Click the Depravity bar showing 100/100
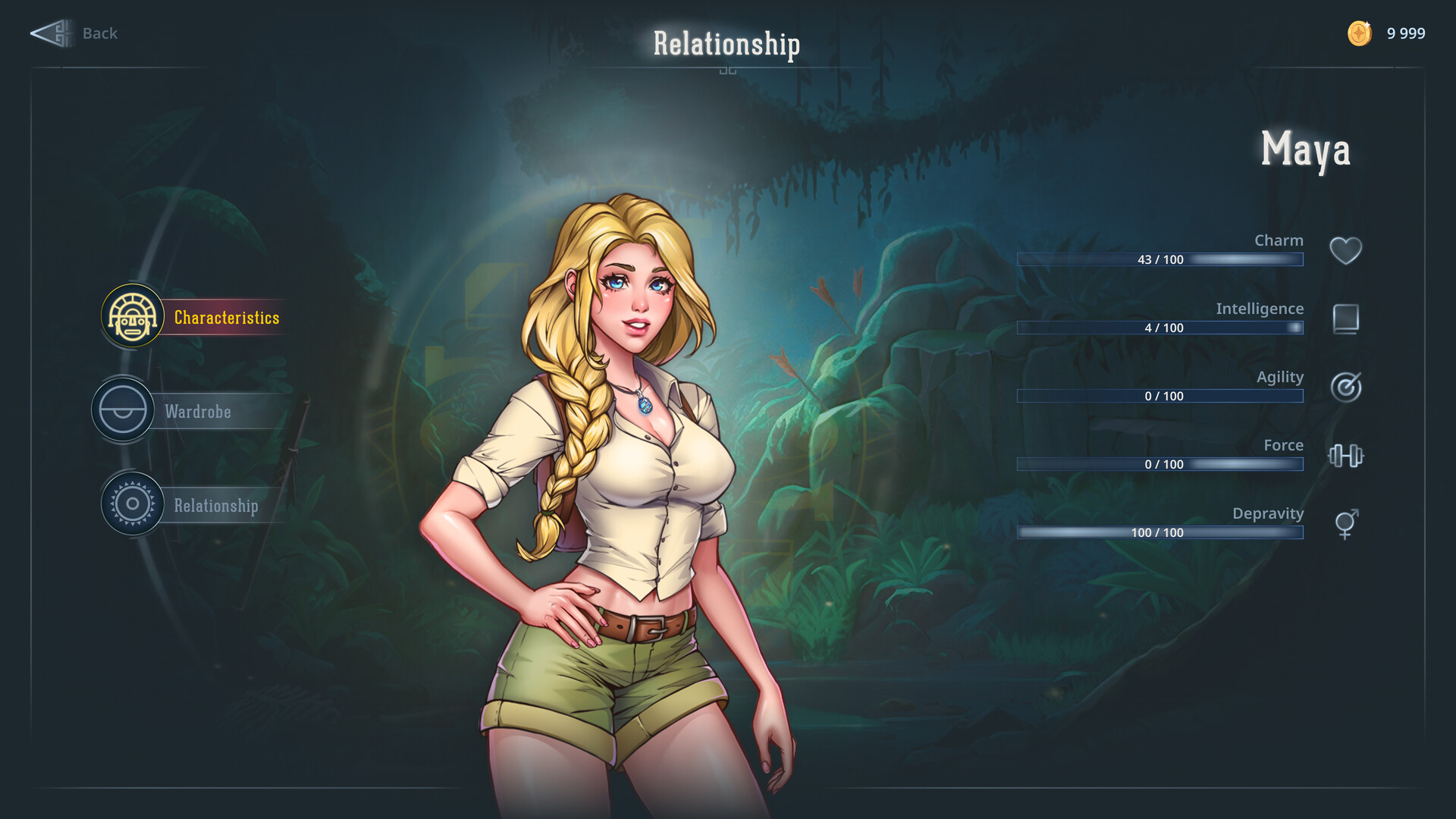 [1160, 532]
